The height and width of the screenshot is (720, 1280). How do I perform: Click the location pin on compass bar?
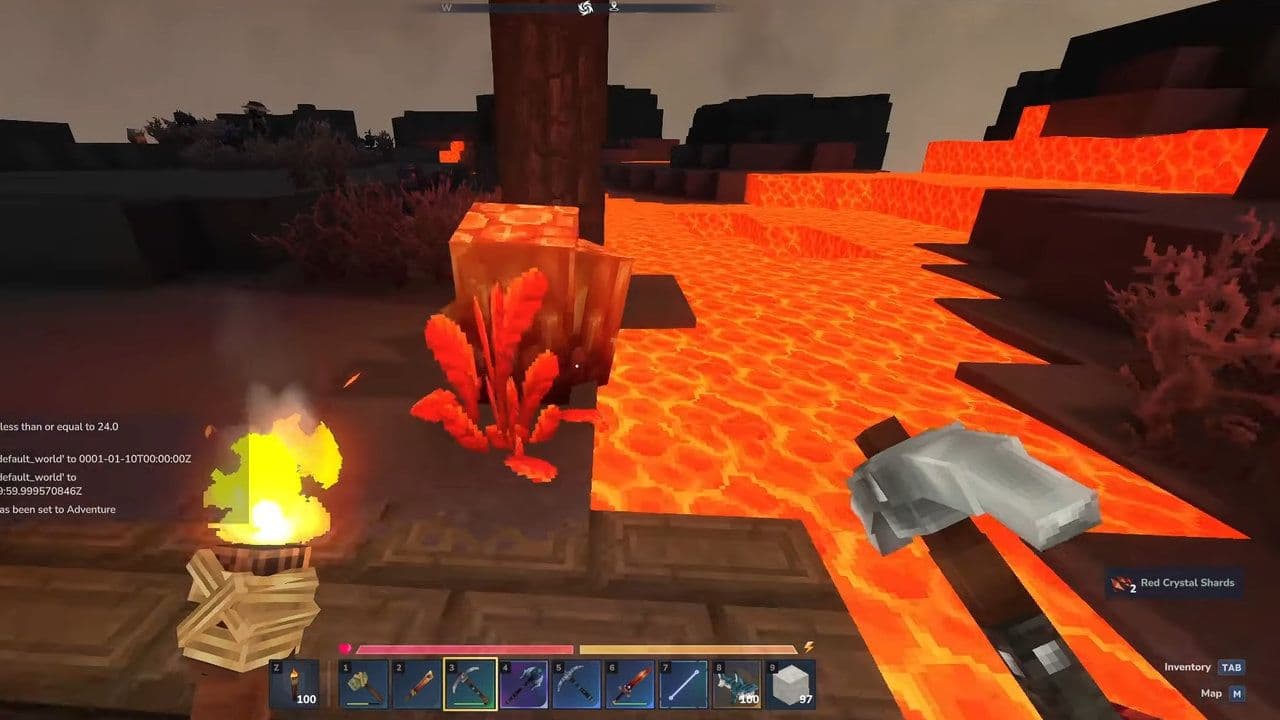tap(614, 9)
